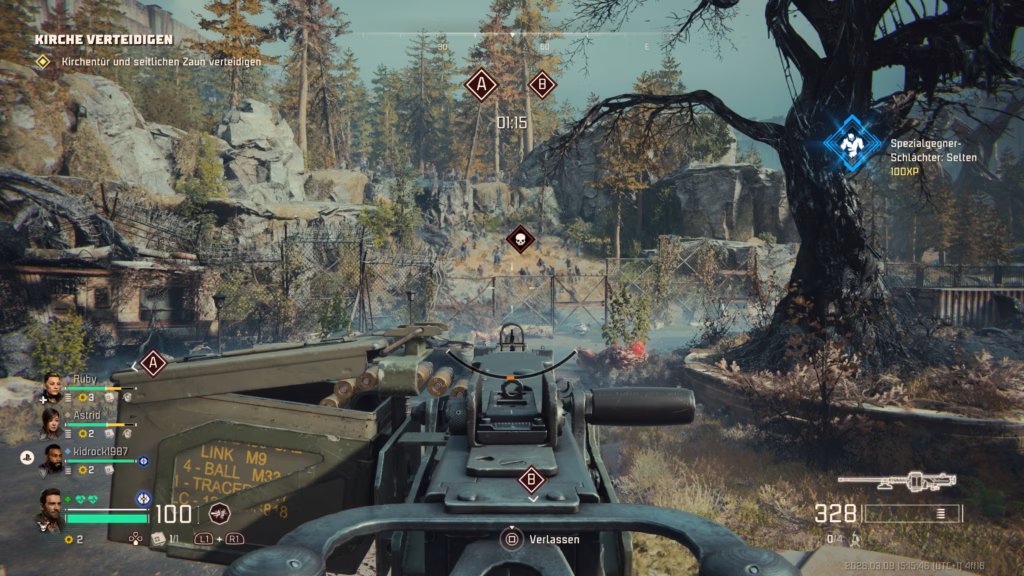Activate the special ability icon beside health
The image size is (1024, 576).
pyautogui.click(x=219, y=514)
